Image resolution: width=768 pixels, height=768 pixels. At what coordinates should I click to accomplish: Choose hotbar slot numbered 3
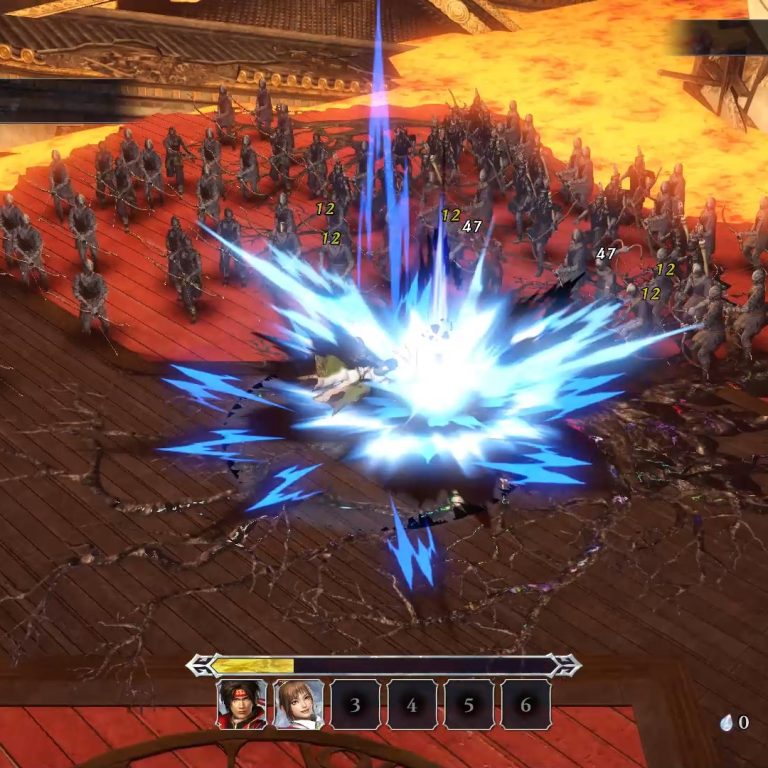[x=355, y=704]
